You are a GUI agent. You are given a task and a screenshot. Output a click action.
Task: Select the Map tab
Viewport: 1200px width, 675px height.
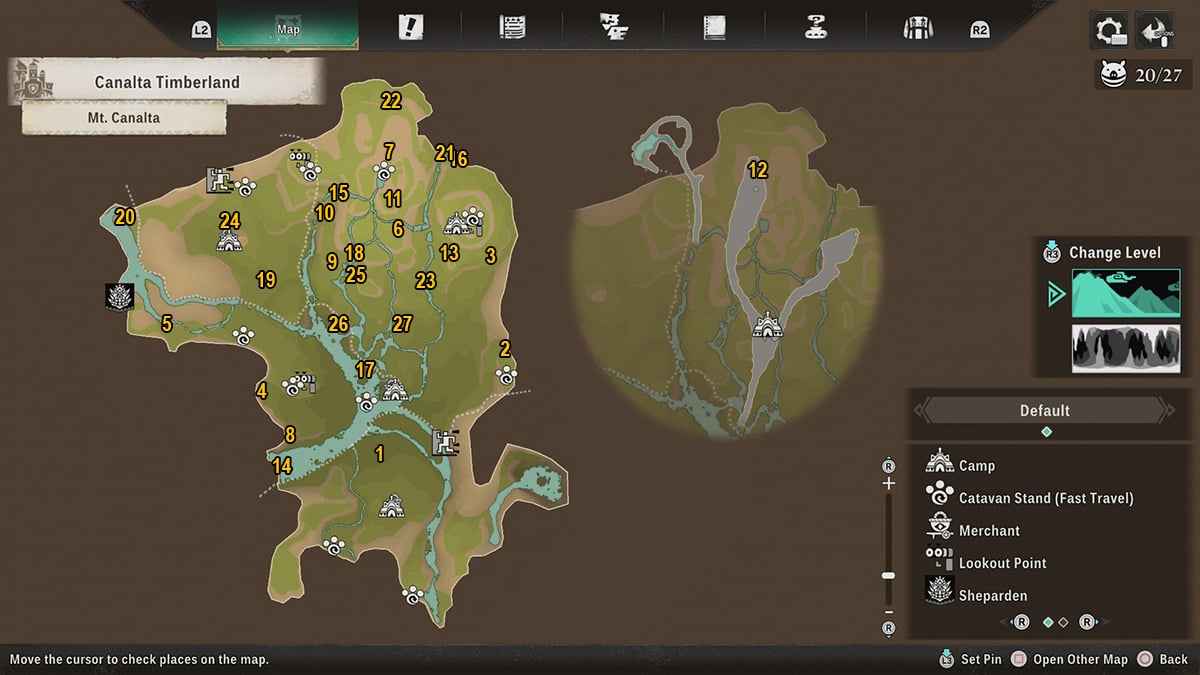pyautogui.click(x=288, y=28)
